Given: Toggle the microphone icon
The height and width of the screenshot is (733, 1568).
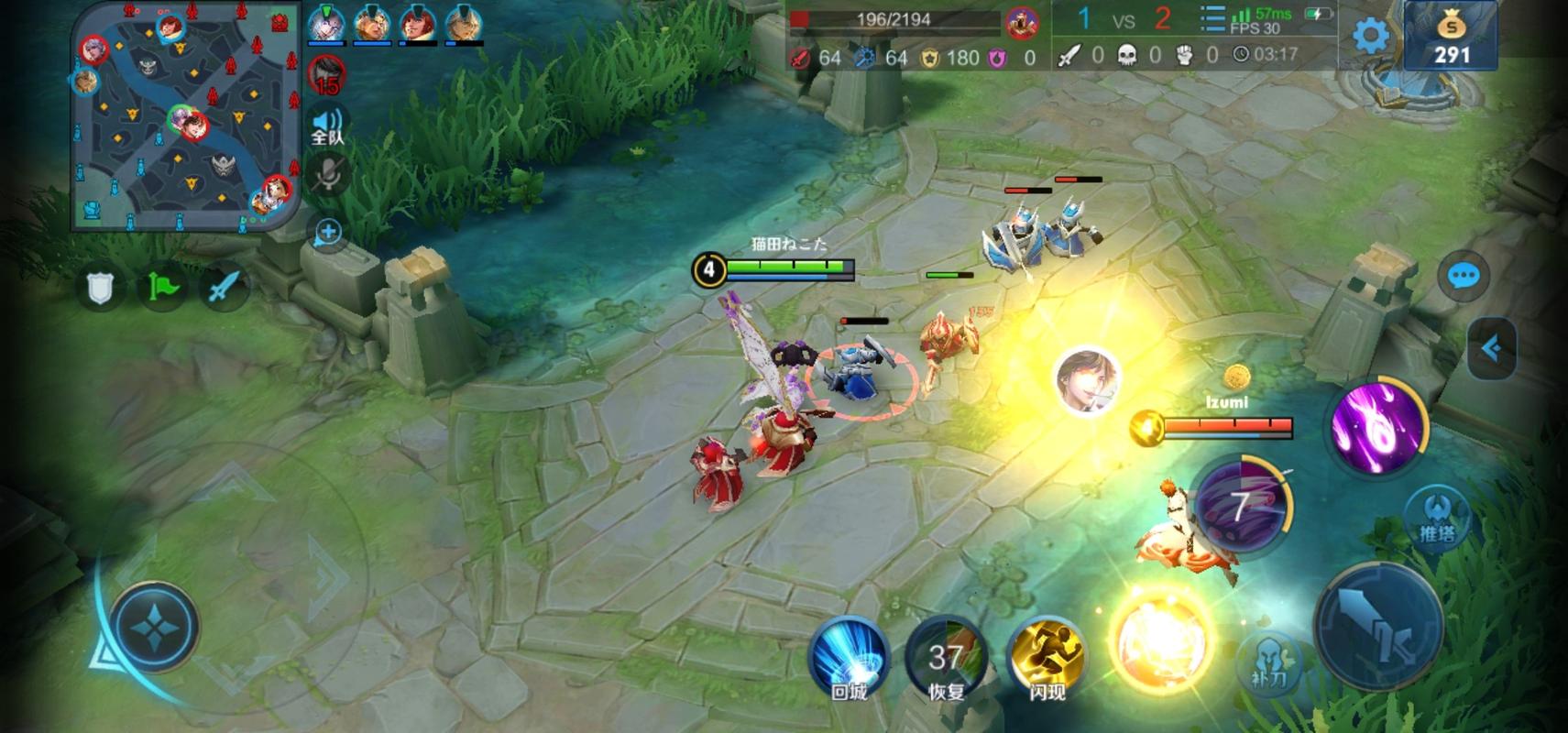Looking at the screenshot, I should click(327, 175).
